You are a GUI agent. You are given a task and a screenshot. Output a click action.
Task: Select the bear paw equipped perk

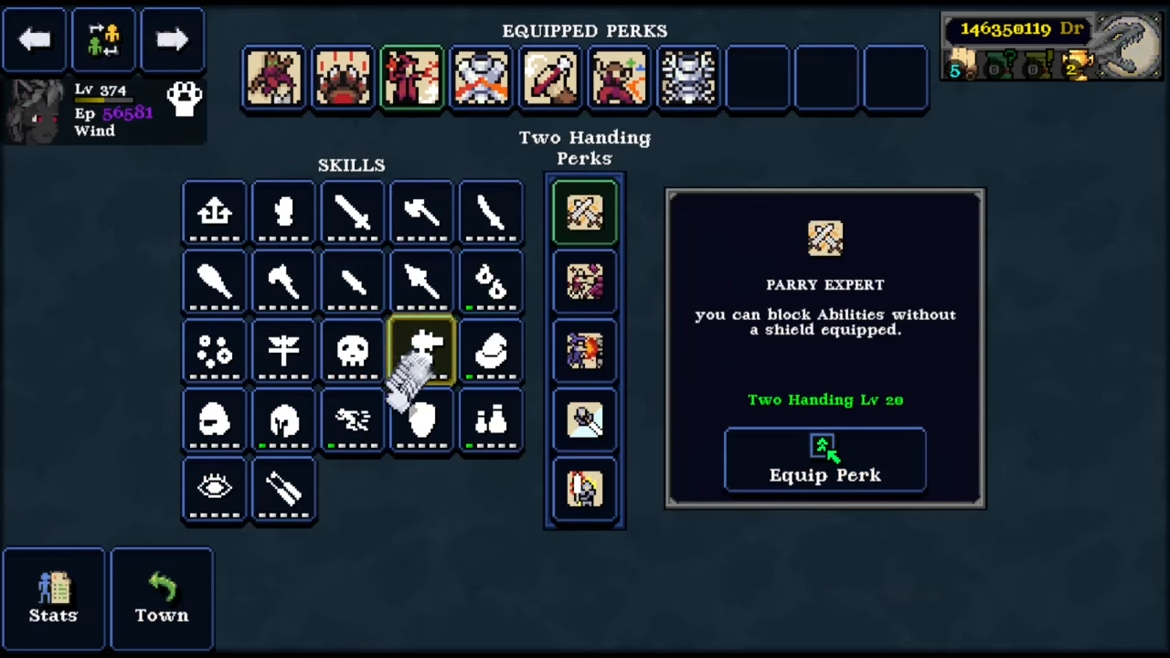(x=343, y=78)
